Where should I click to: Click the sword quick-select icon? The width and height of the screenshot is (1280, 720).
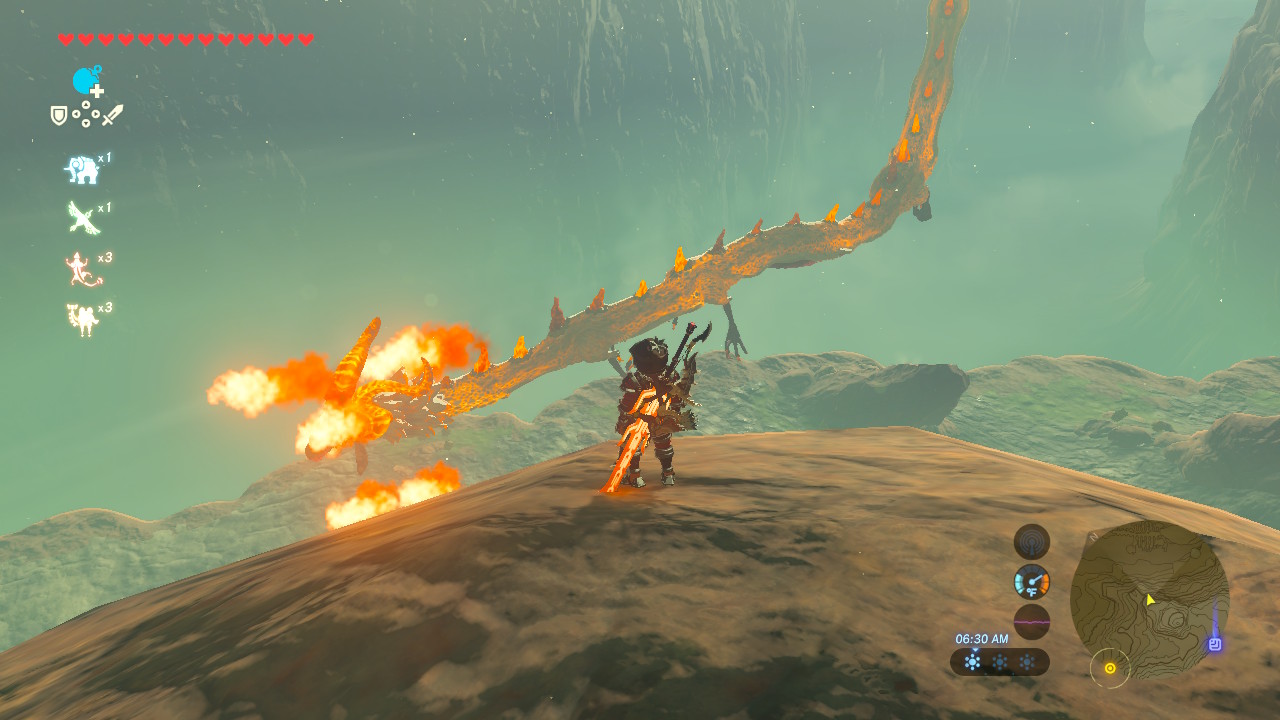(111, 115)
